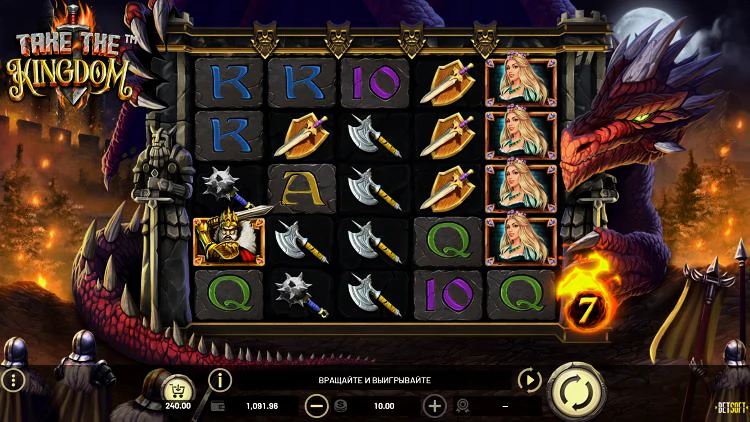This screenshot has height=422, width=750.
Task: Spin the reels with the large round button
Action: pyautogui.click(x=576, y=389)
